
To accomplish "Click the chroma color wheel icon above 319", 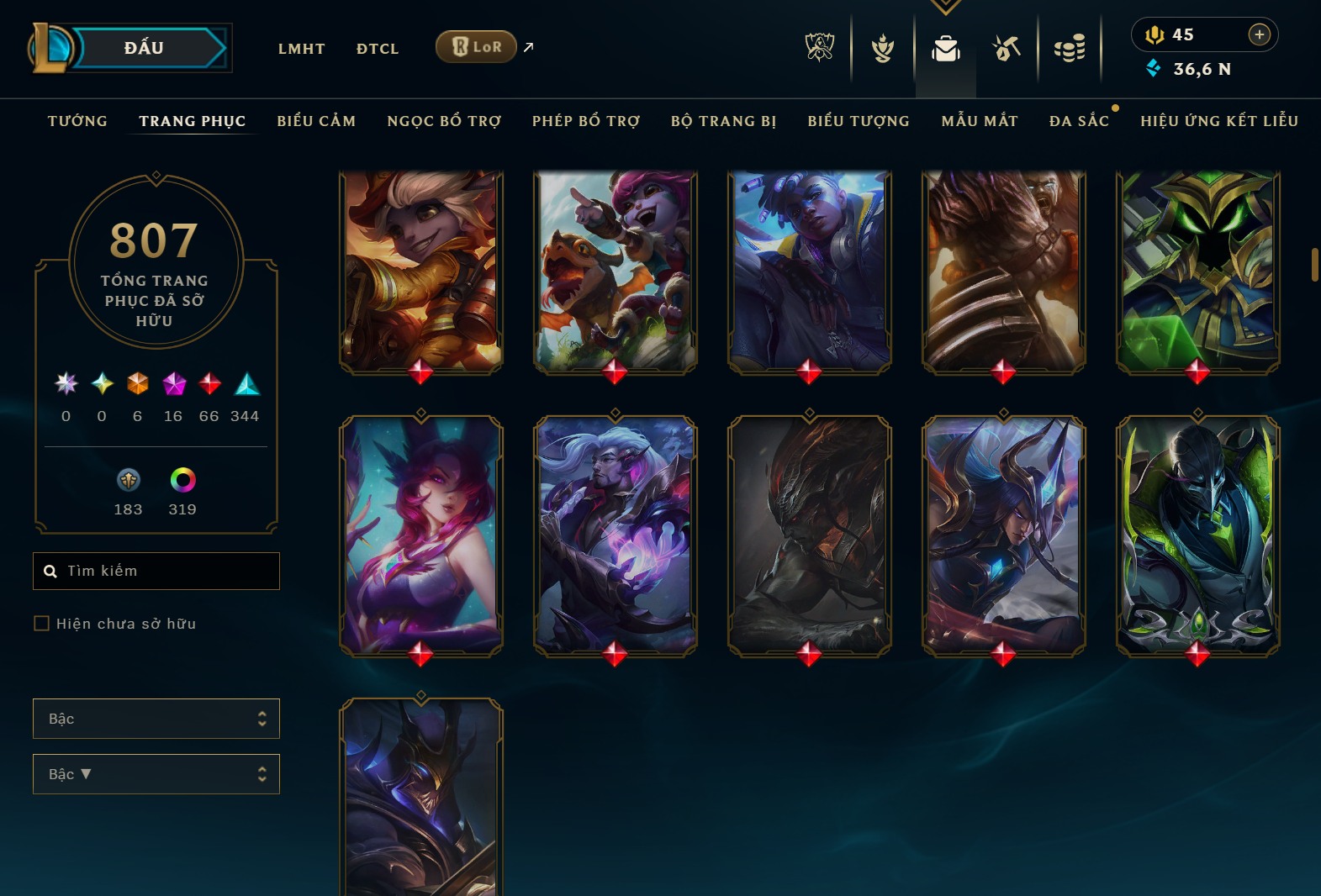I will 182,481.
